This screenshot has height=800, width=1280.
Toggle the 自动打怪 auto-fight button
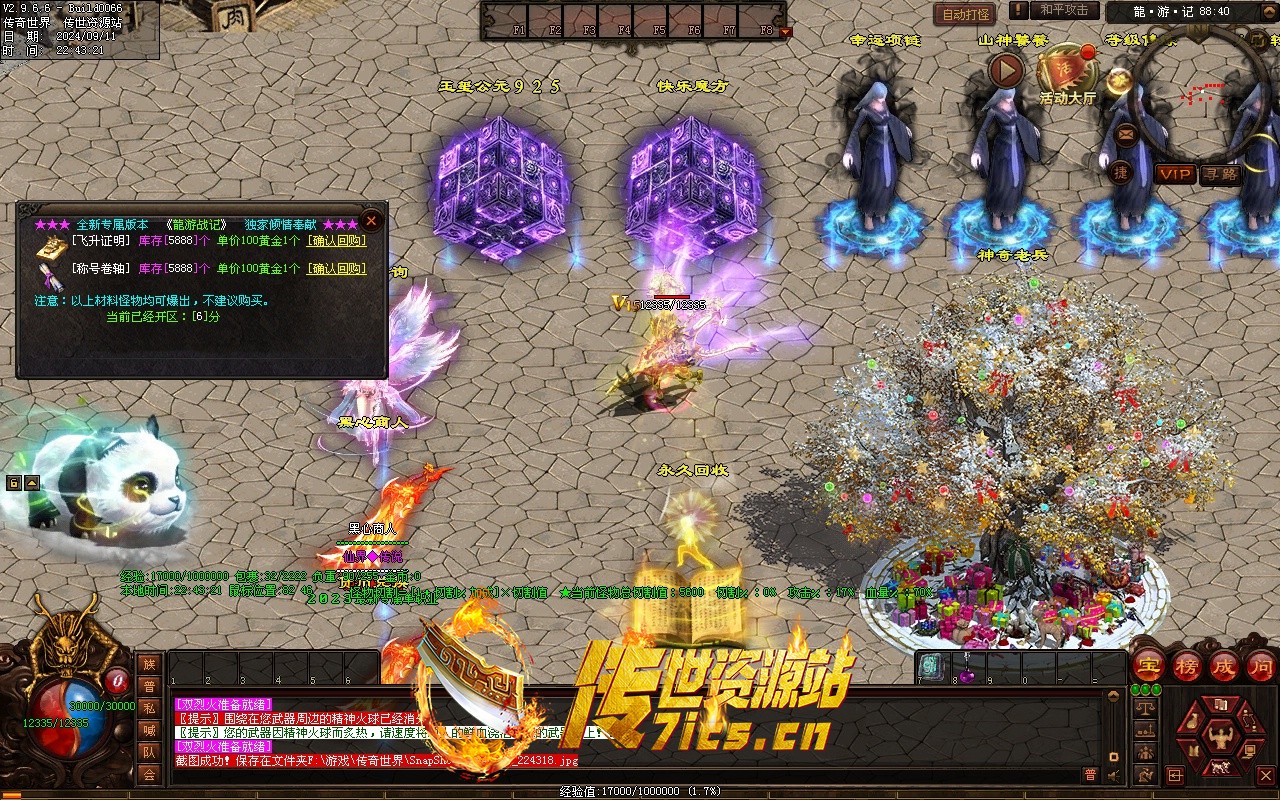pos(965,14)
